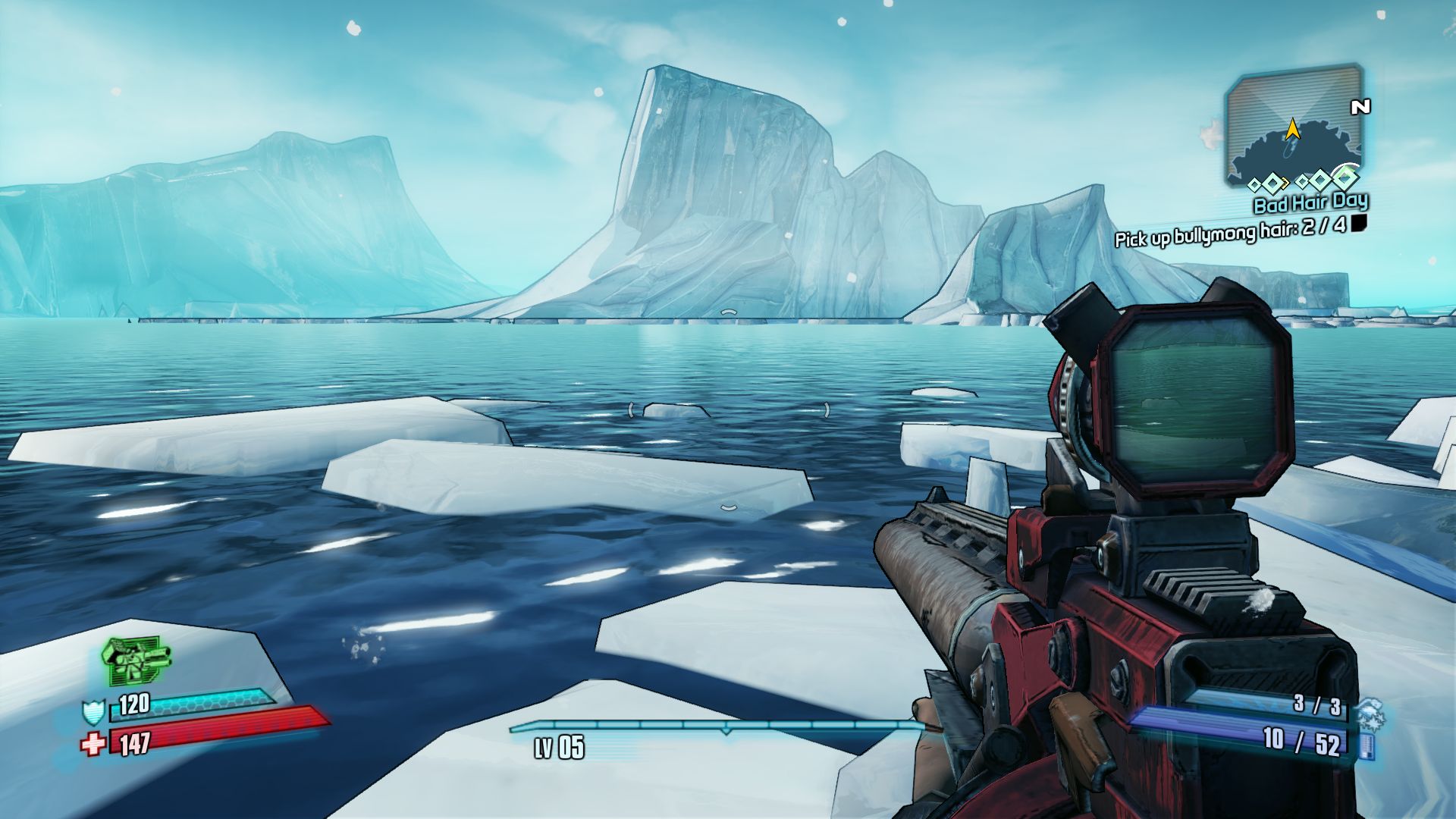Click the green action skill icon
The image size is (1456, 819).
pos(136,660)
